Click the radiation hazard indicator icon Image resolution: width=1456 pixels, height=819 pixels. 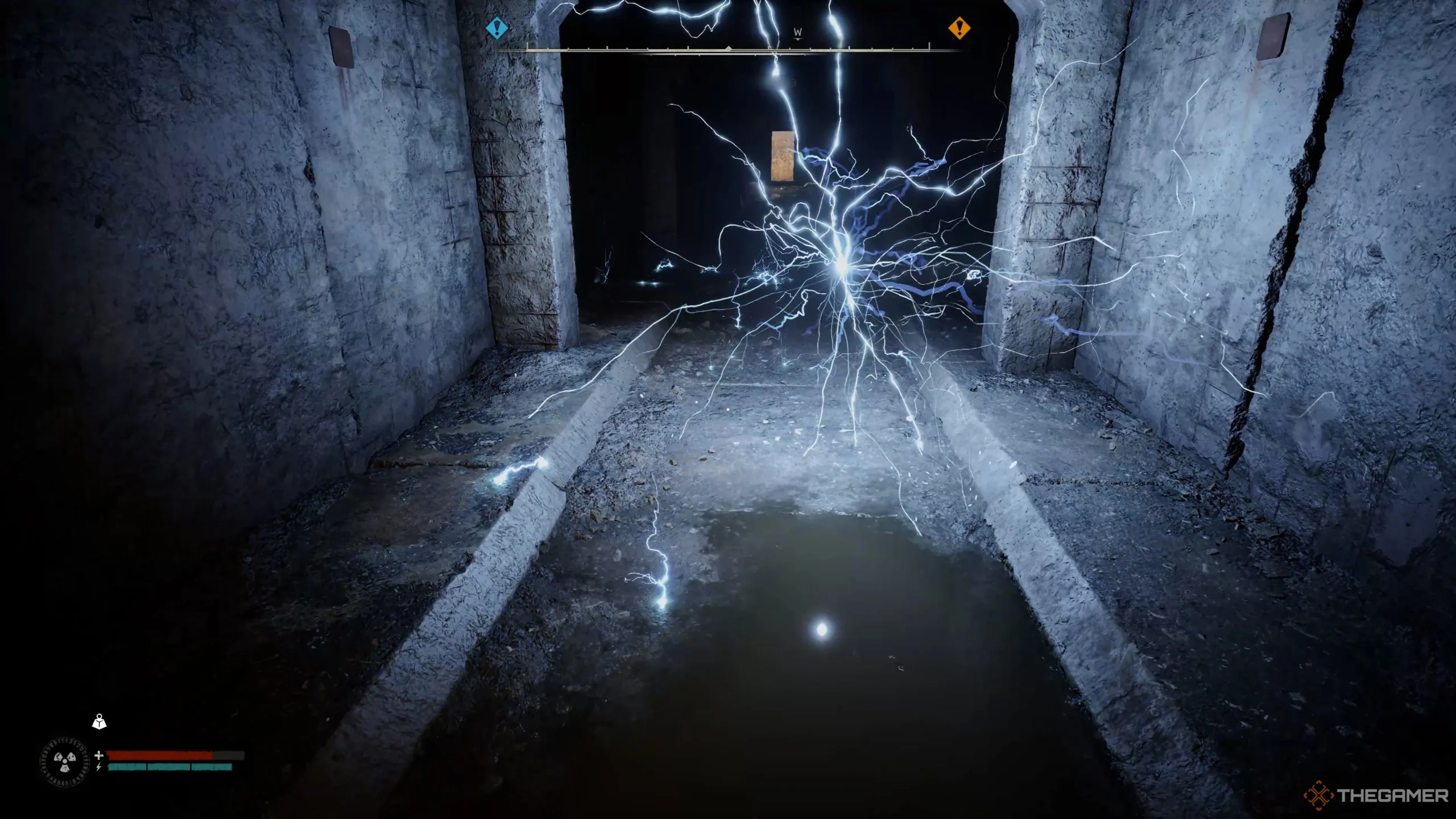(x=65, y=761)
